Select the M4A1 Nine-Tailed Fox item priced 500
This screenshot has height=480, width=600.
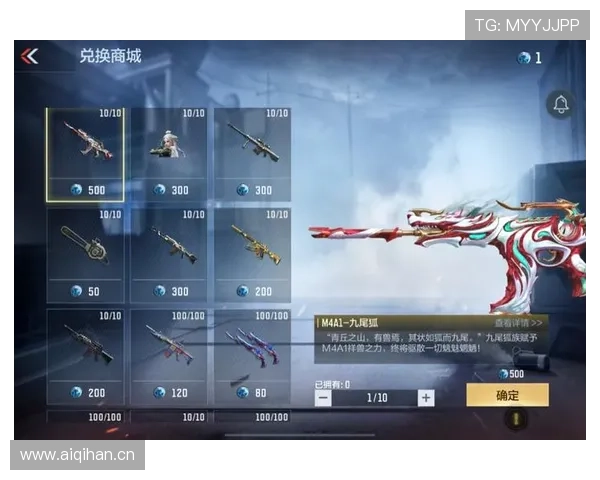(85, 155)
